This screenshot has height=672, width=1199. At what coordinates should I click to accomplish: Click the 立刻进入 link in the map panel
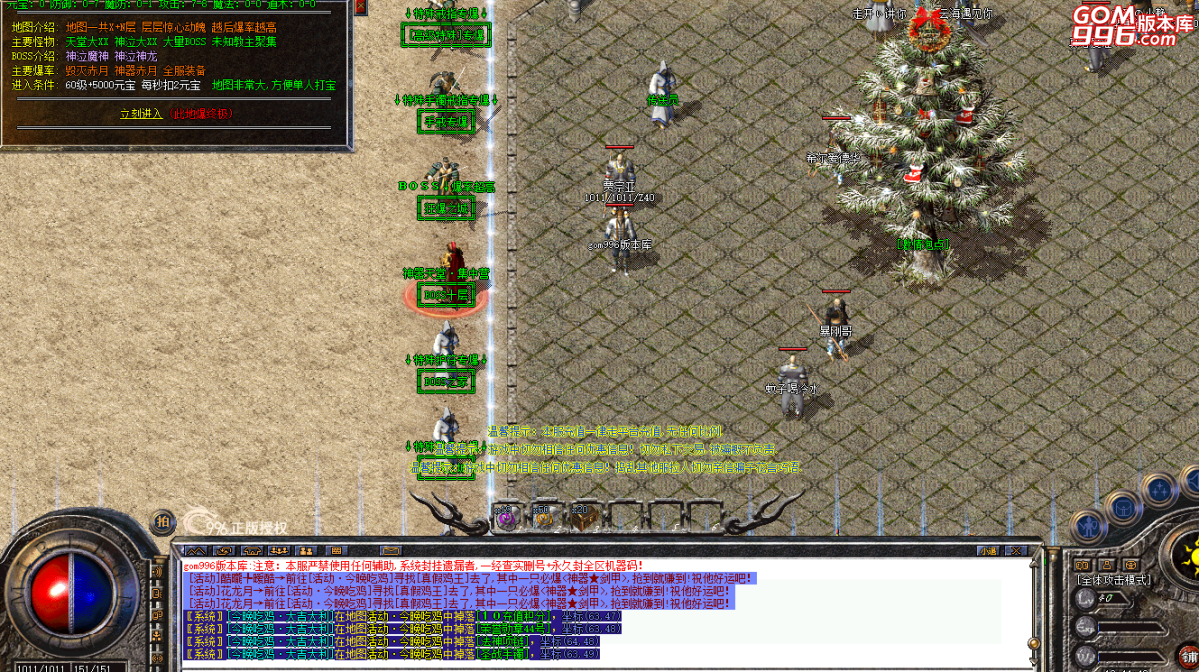[140, 114]
